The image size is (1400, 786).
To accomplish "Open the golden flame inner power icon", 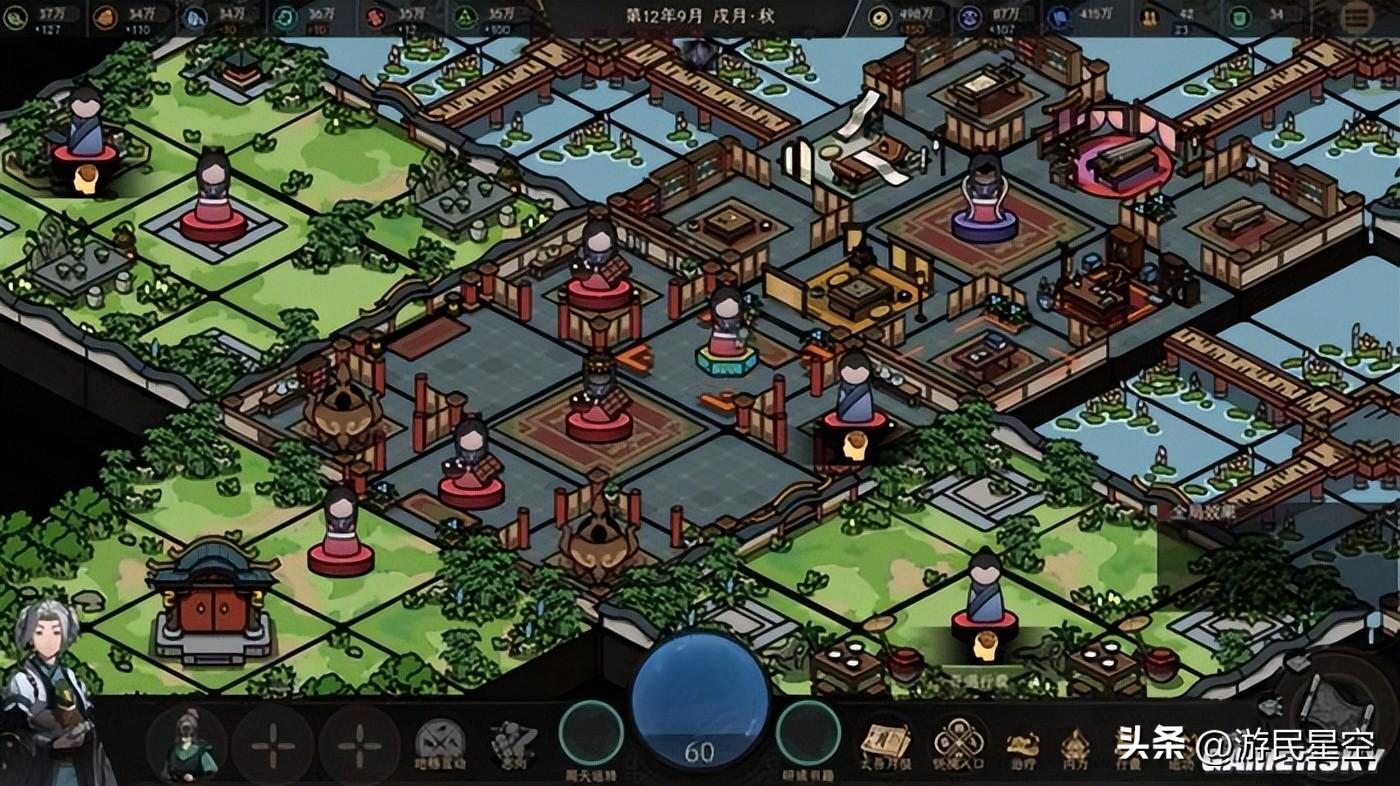I will (x=1076, y=745).
